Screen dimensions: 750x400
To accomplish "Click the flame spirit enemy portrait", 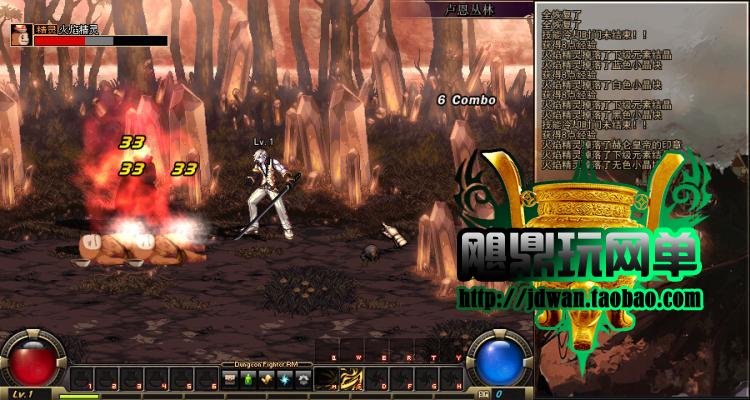I will pyautogui.click(x=20, y=36).
